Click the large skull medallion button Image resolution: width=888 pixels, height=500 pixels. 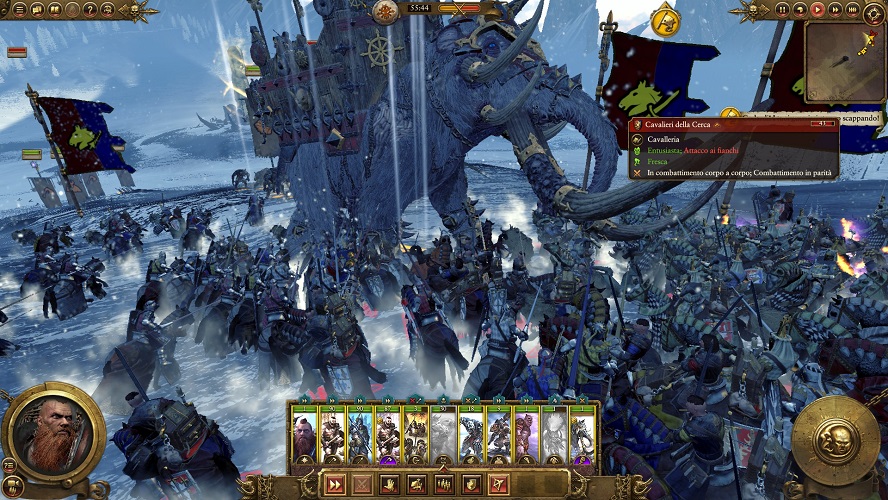tap(835, 440)
